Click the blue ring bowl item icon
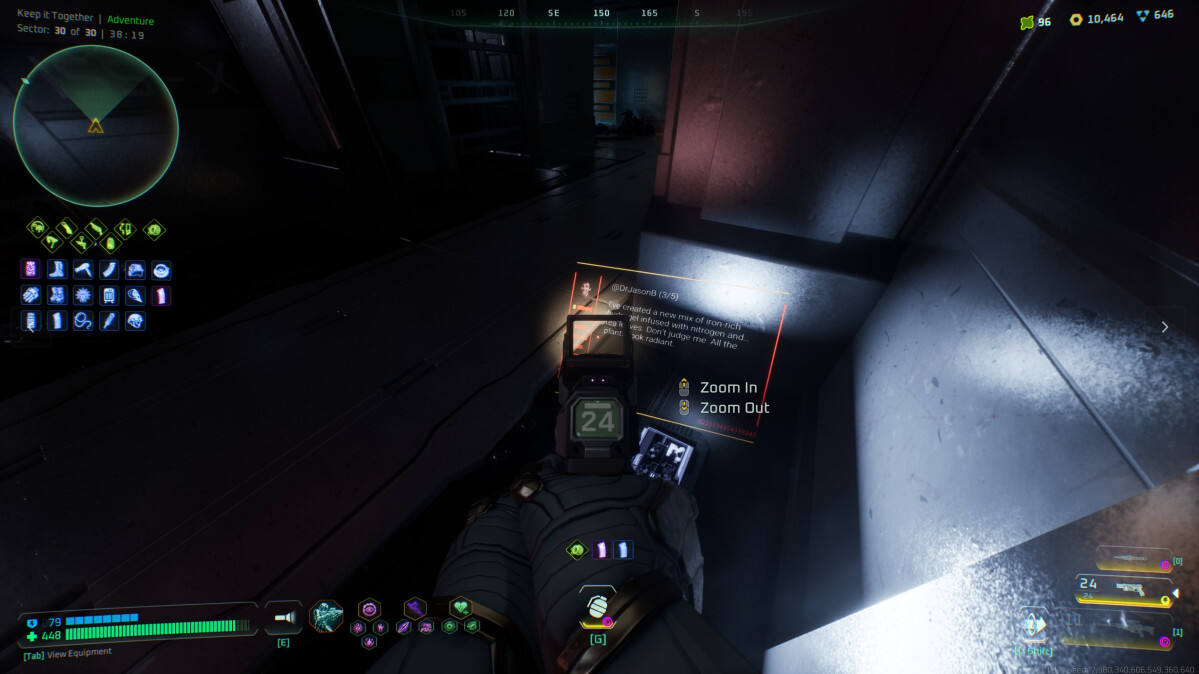The image size is (1199, 674). tap(161, 269)
